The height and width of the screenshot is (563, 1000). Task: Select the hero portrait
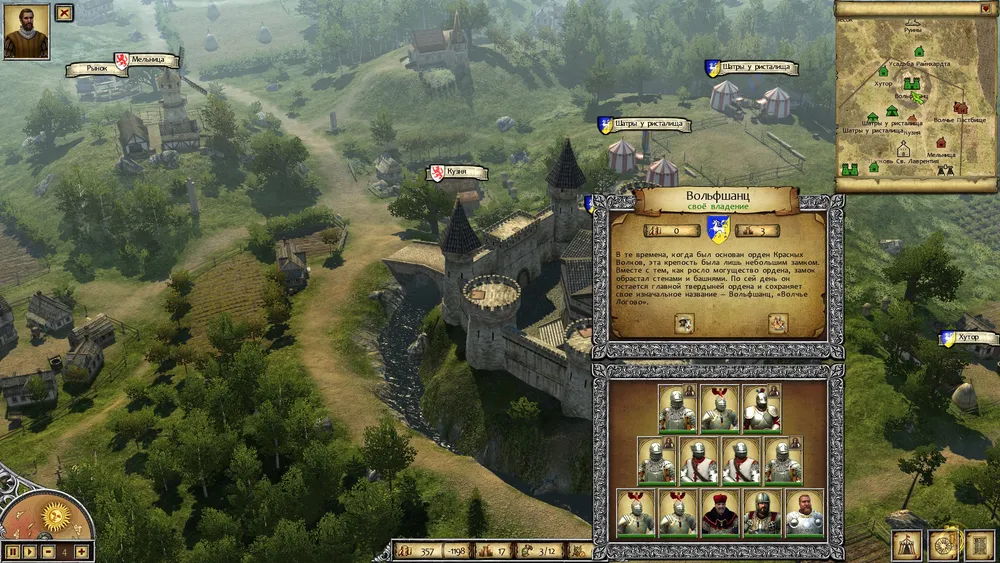point(26,31)
